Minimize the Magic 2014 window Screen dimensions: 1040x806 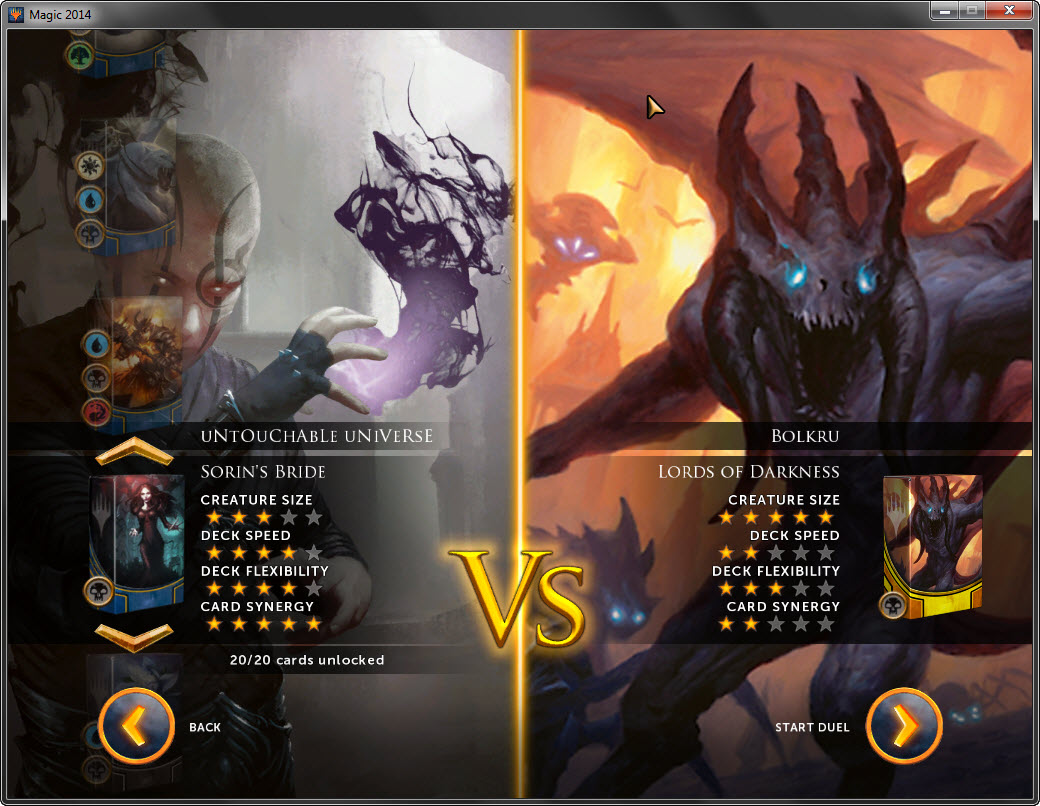click(x=944, y=11)
